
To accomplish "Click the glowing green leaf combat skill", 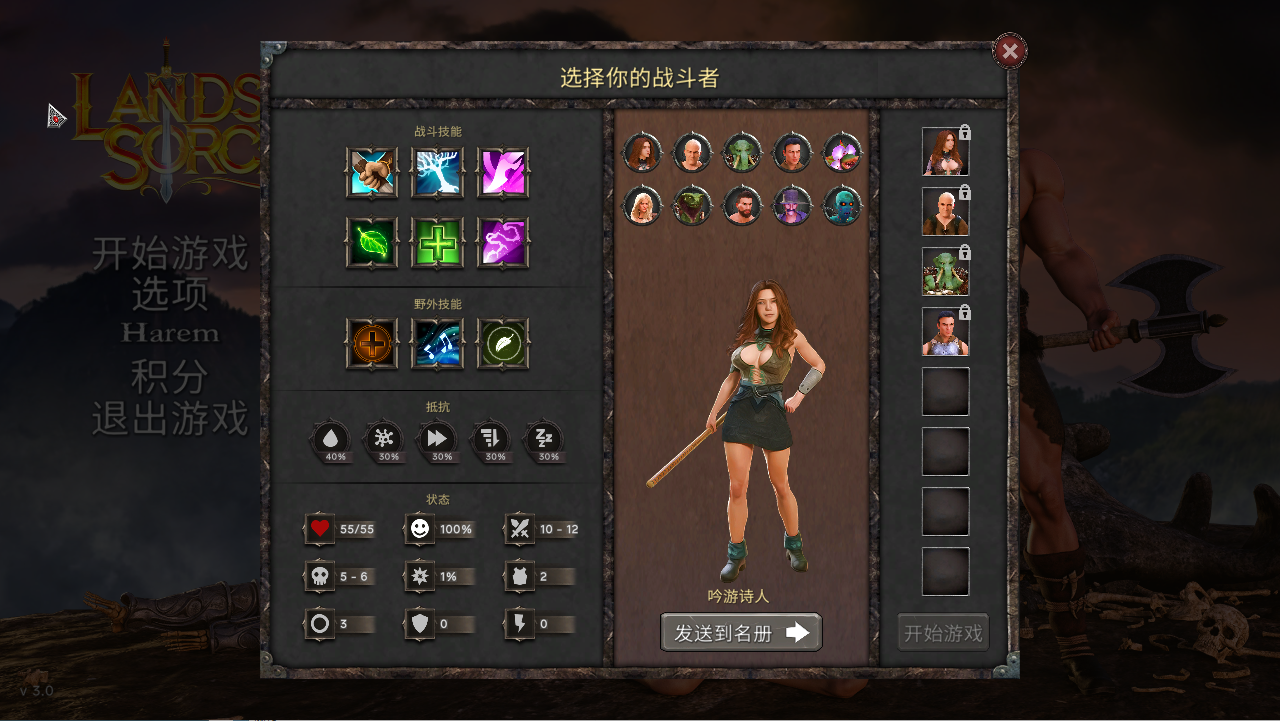I will coord(372,243).
